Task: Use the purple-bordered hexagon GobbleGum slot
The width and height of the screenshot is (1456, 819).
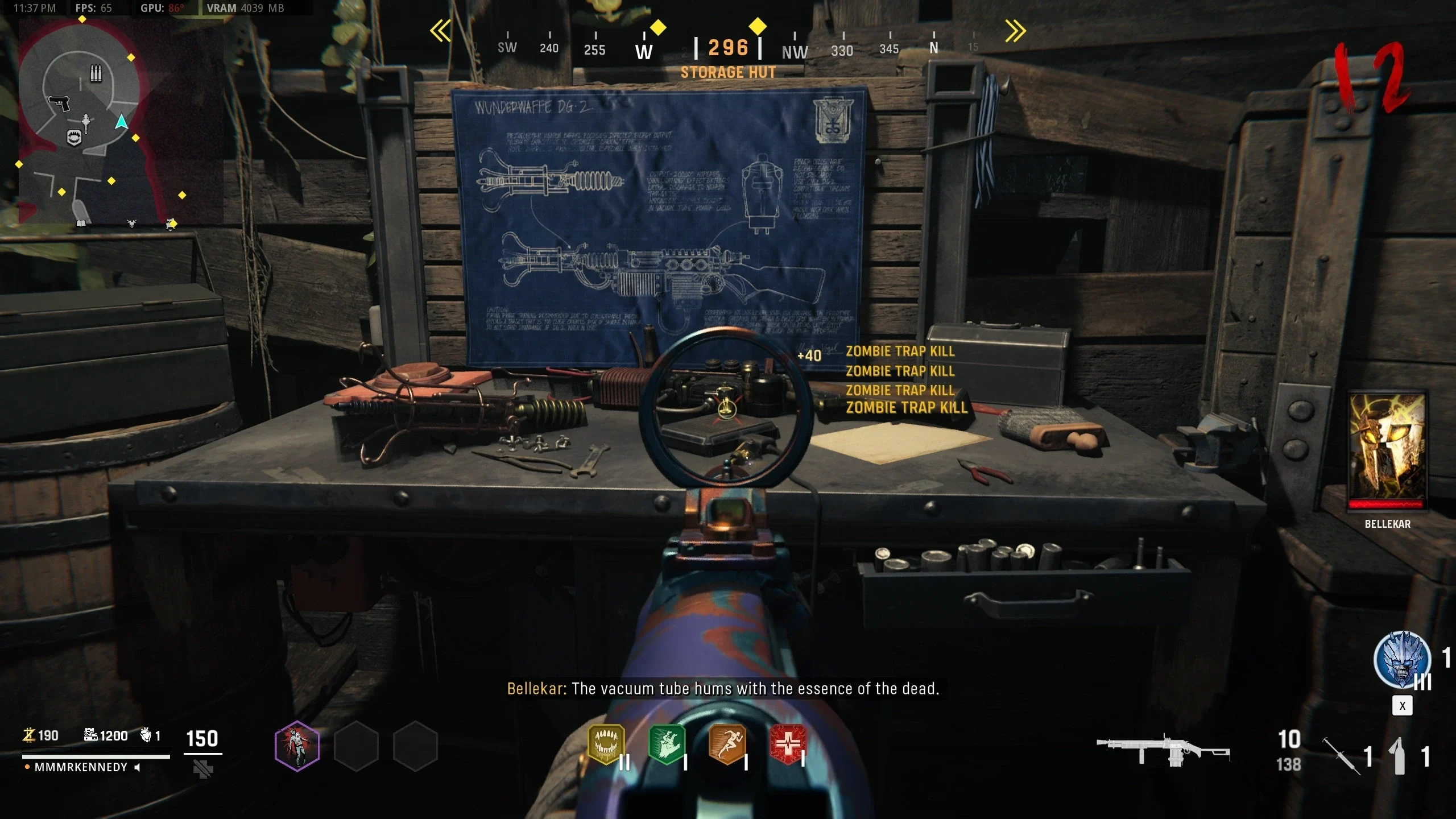Action: [x=297, y=746]
